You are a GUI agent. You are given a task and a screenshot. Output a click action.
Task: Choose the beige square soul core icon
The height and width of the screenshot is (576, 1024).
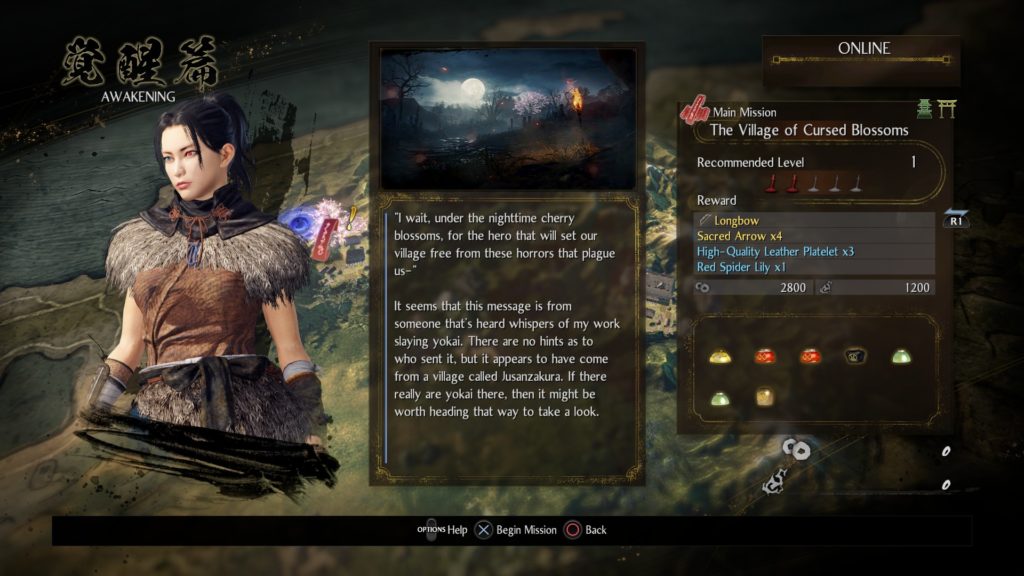(x=764, y=396)
